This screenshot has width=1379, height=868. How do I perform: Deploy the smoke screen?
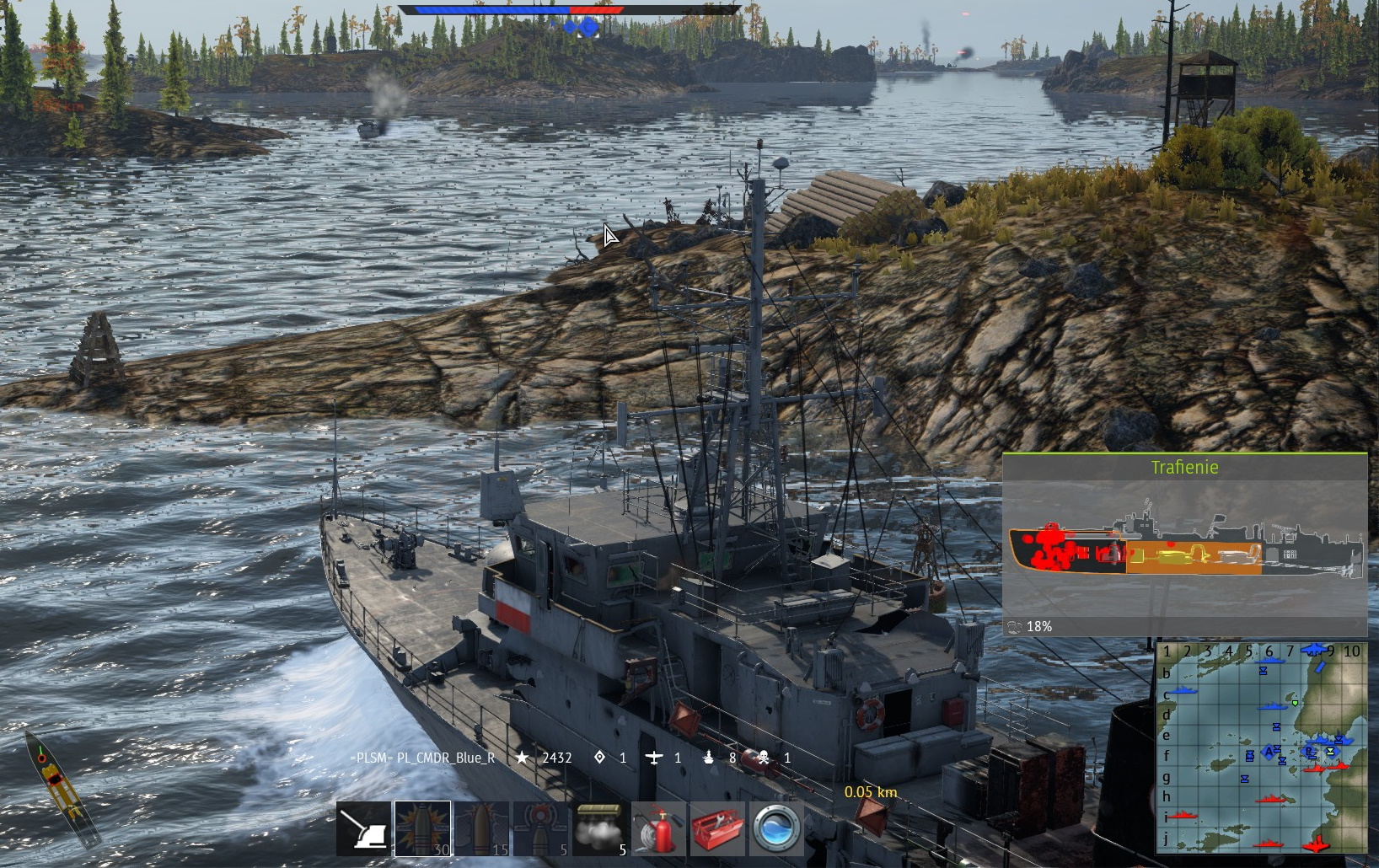click(x=599, y=828)
